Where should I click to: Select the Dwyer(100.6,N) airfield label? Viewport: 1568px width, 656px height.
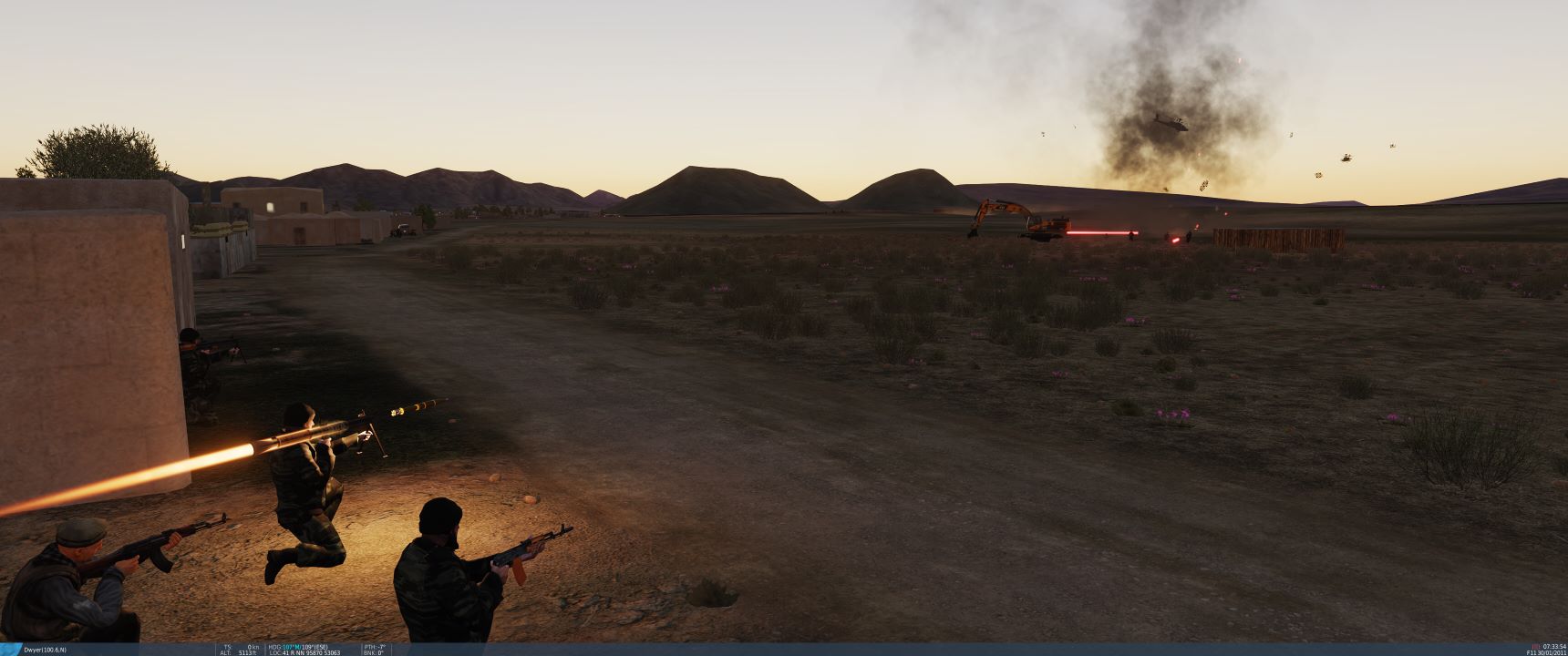tap(44, 648)
